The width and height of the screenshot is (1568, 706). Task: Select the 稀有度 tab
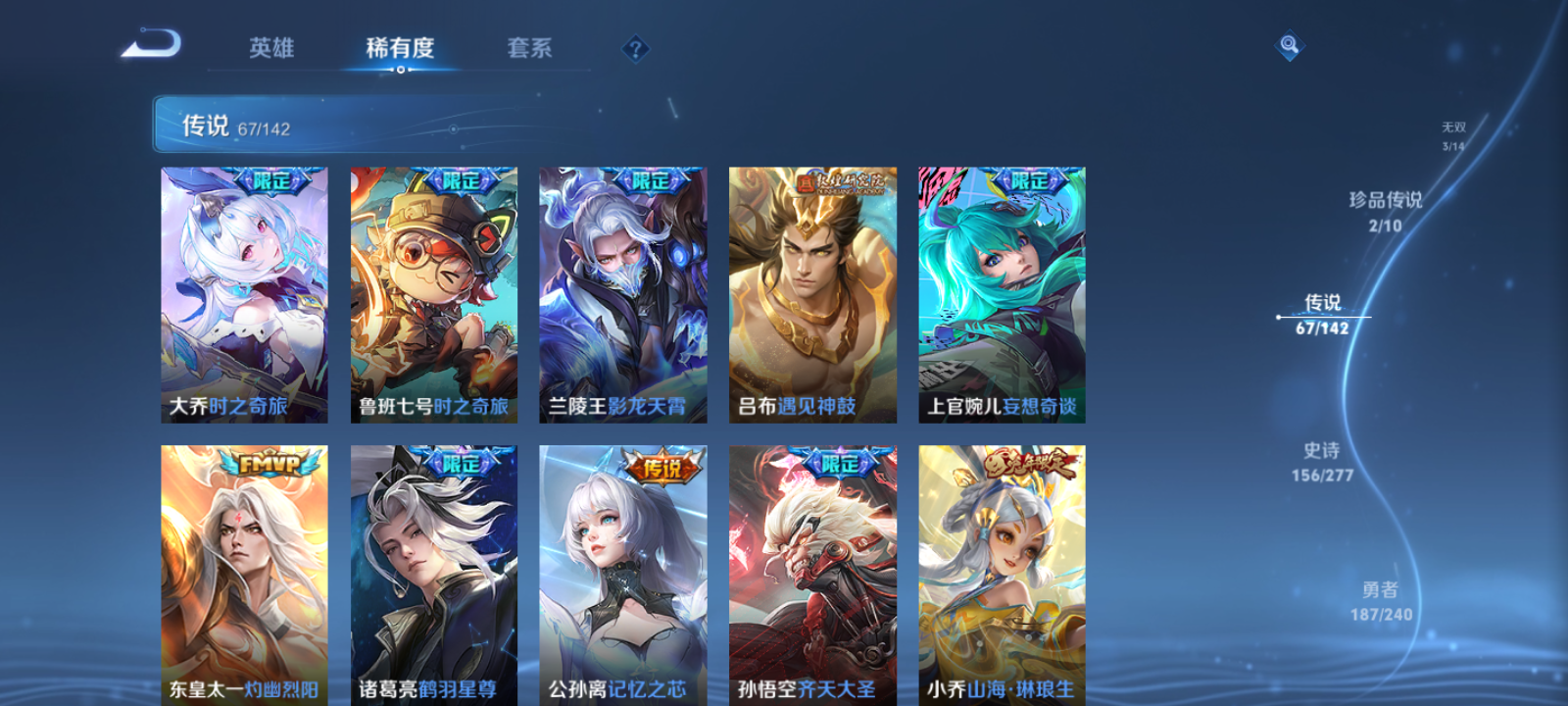click(x=398, y=48)
